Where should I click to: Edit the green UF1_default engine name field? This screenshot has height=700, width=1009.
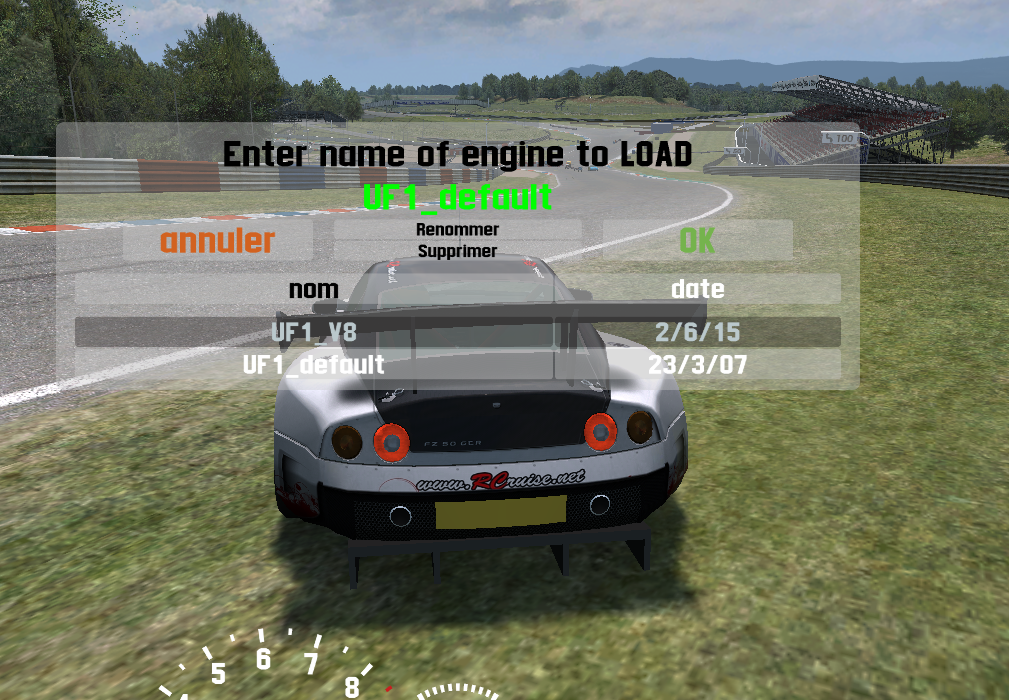pos(457,196)
